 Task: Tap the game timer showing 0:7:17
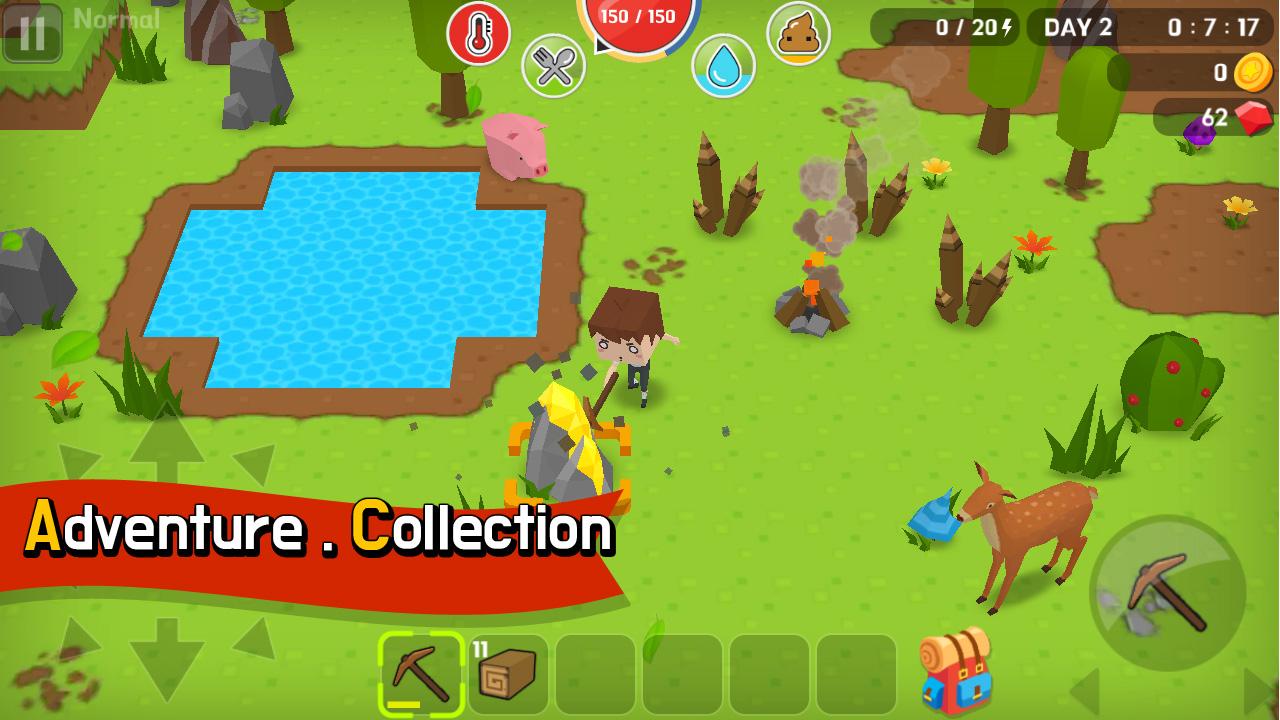1212,27
